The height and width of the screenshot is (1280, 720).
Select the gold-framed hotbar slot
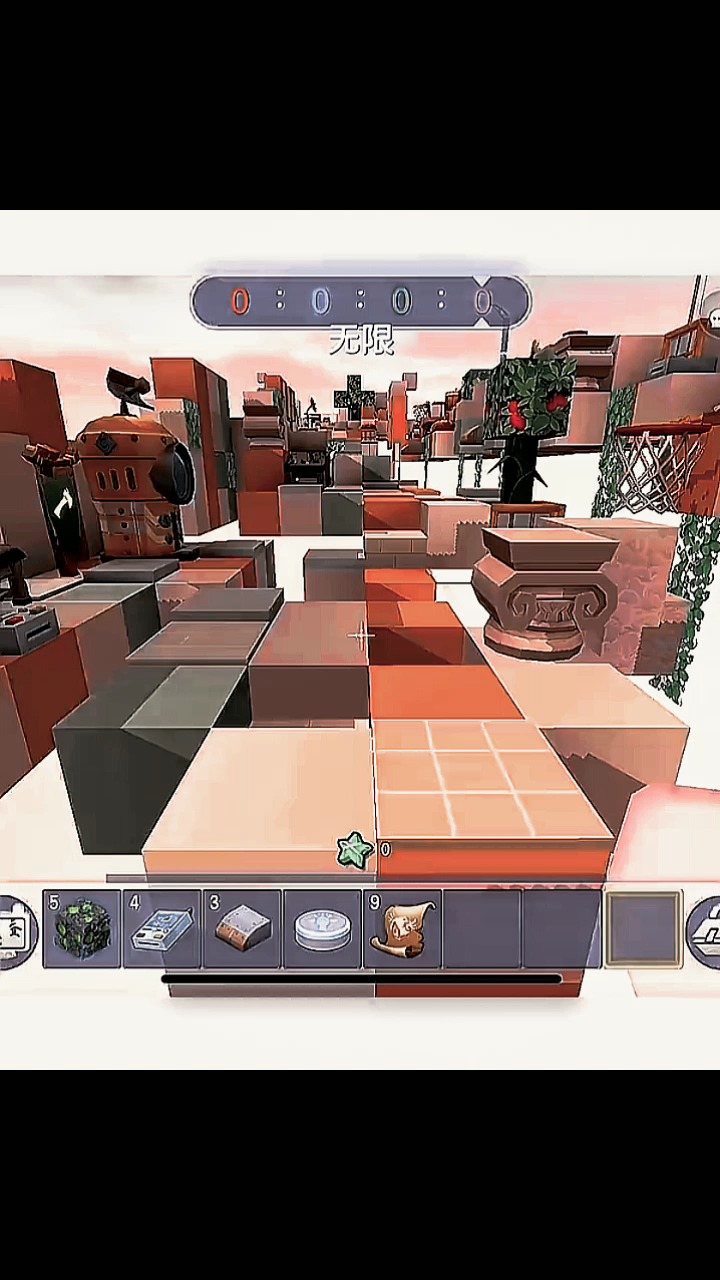[x=643, y=929]
